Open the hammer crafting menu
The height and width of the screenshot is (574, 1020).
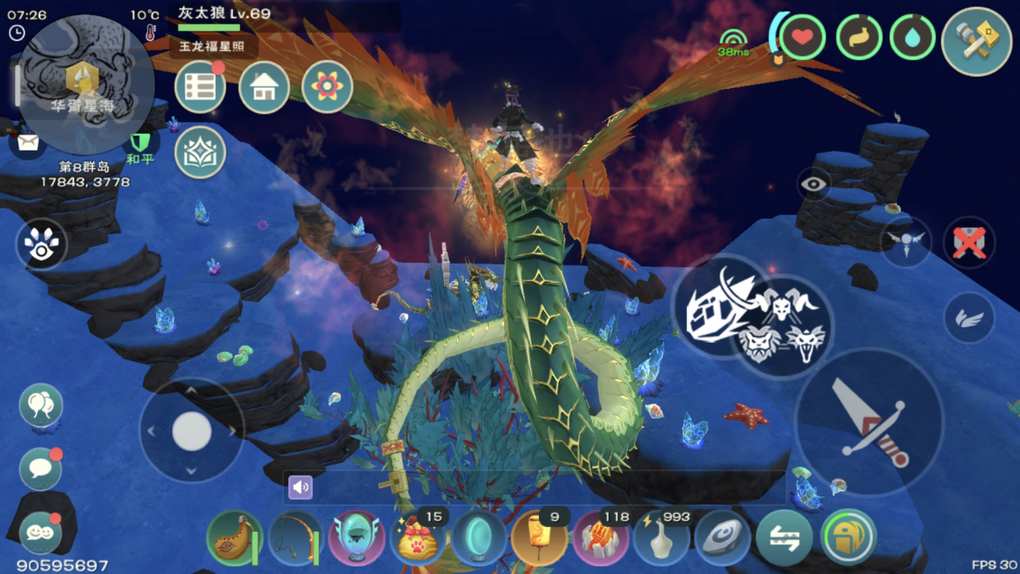tap(976, 41)
